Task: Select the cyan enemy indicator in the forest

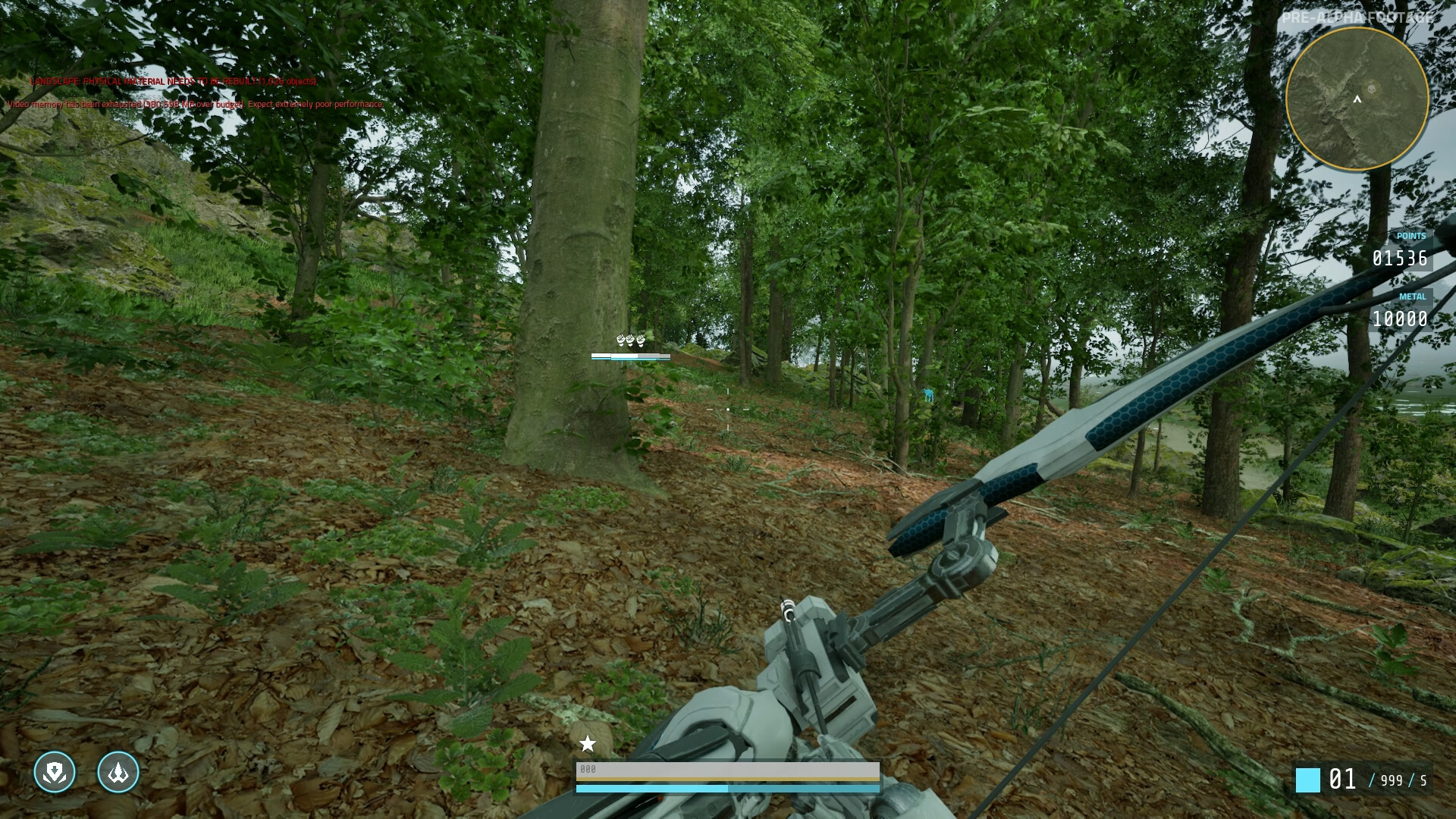Action: pos(928,394)
